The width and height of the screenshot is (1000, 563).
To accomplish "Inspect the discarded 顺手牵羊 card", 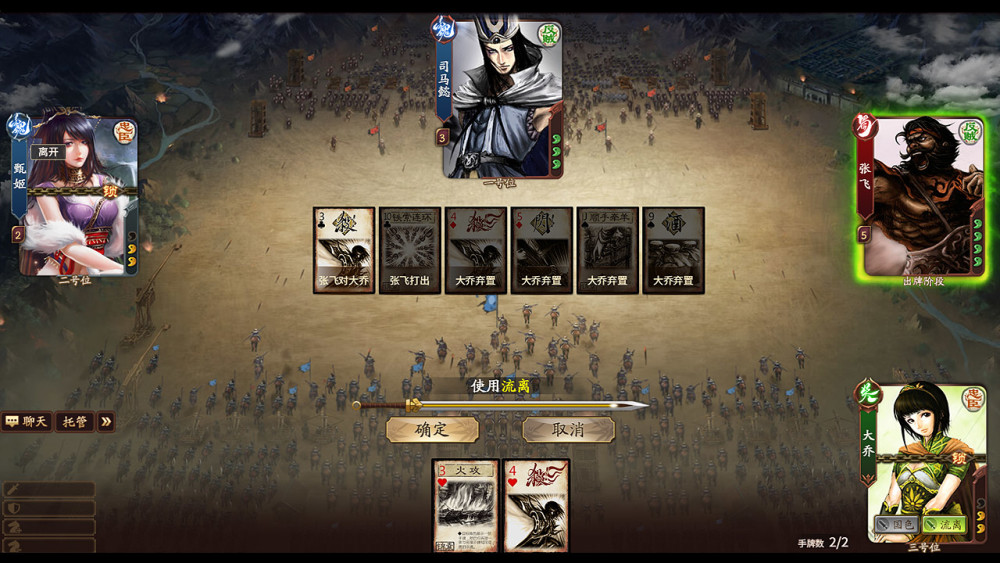I will tap(607, 249).
